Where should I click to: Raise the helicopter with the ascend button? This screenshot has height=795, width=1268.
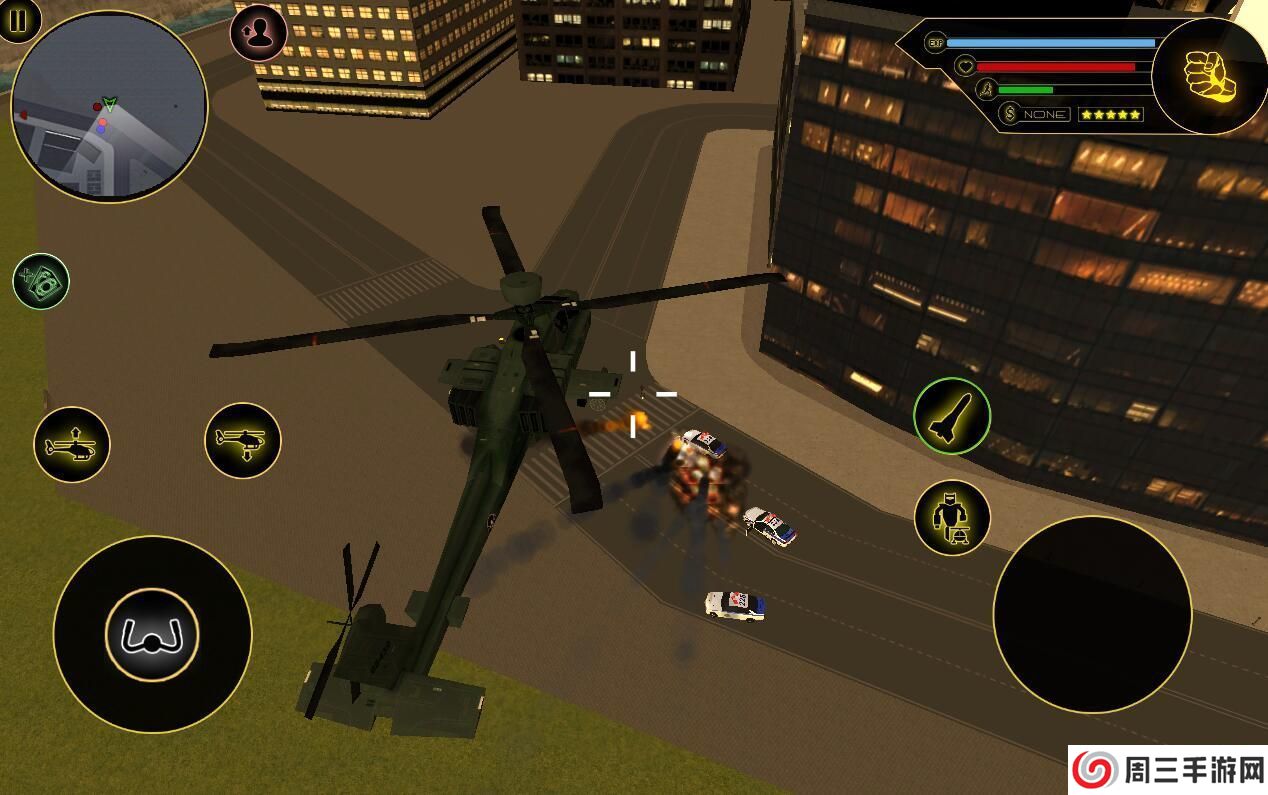[x=72, y=445]
